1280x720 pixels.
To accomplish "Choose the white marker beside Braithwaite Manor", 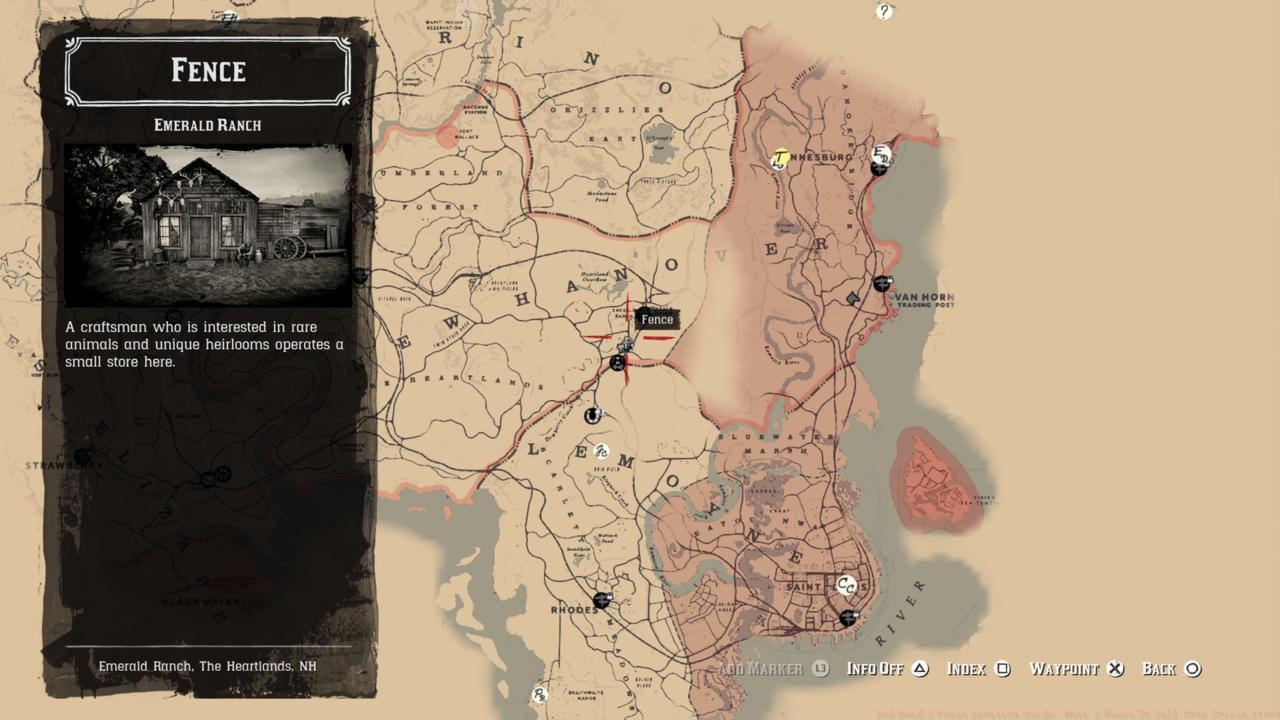I will 540,695.
